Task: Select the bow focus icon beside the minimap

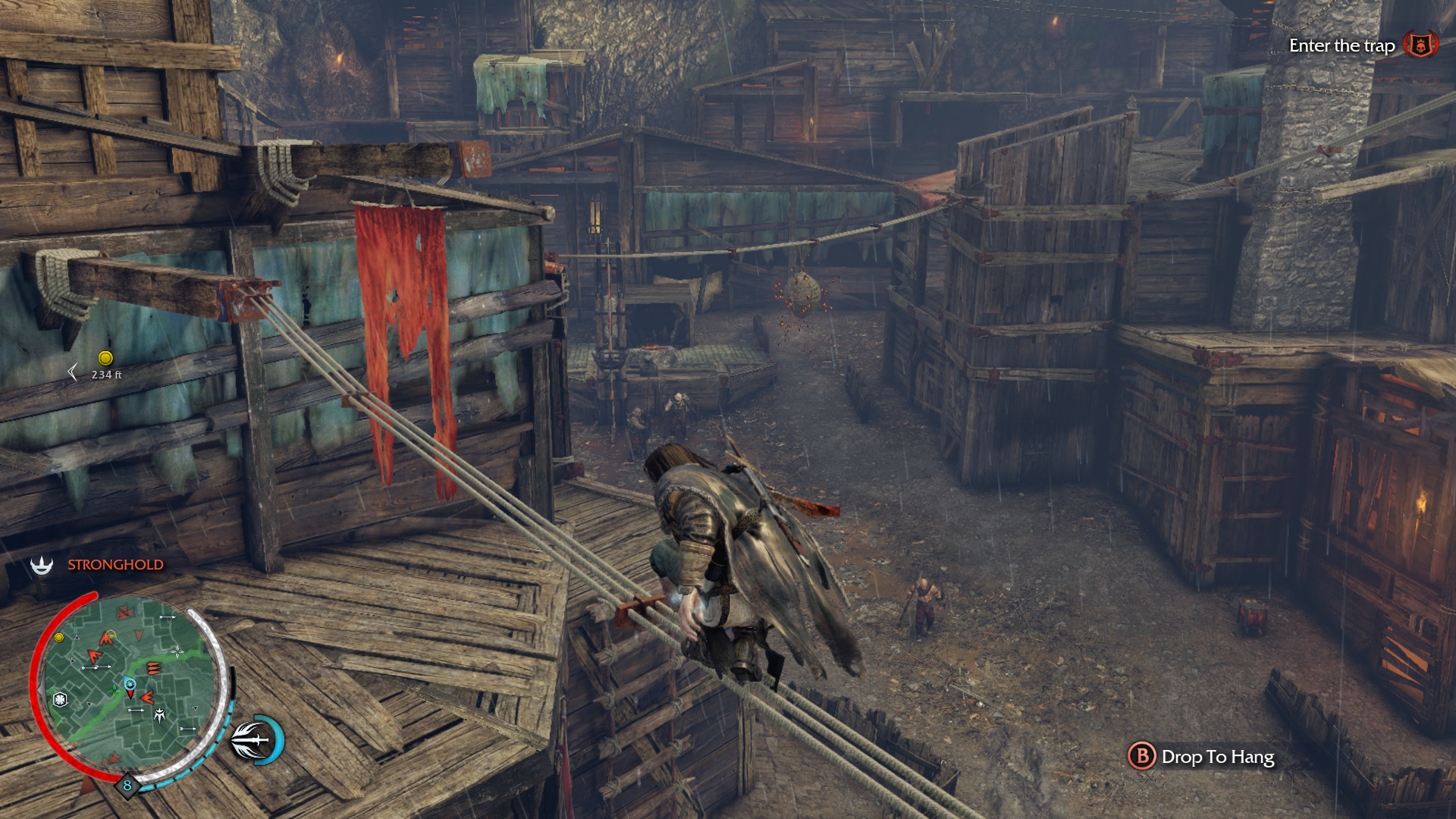Action: (255, 739)
